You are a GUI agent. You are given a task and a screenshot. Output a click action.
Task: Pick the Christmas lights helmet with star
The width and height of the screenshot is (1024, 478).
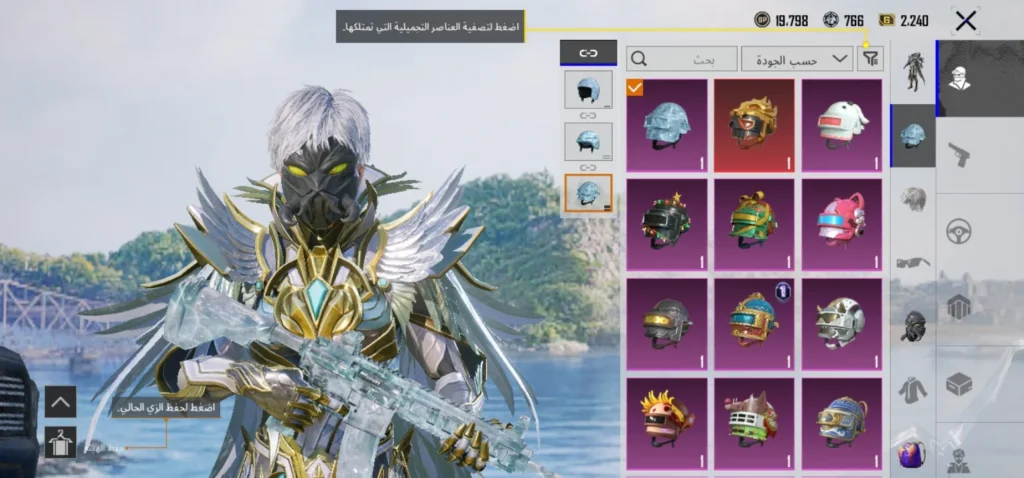pos(667,224)
